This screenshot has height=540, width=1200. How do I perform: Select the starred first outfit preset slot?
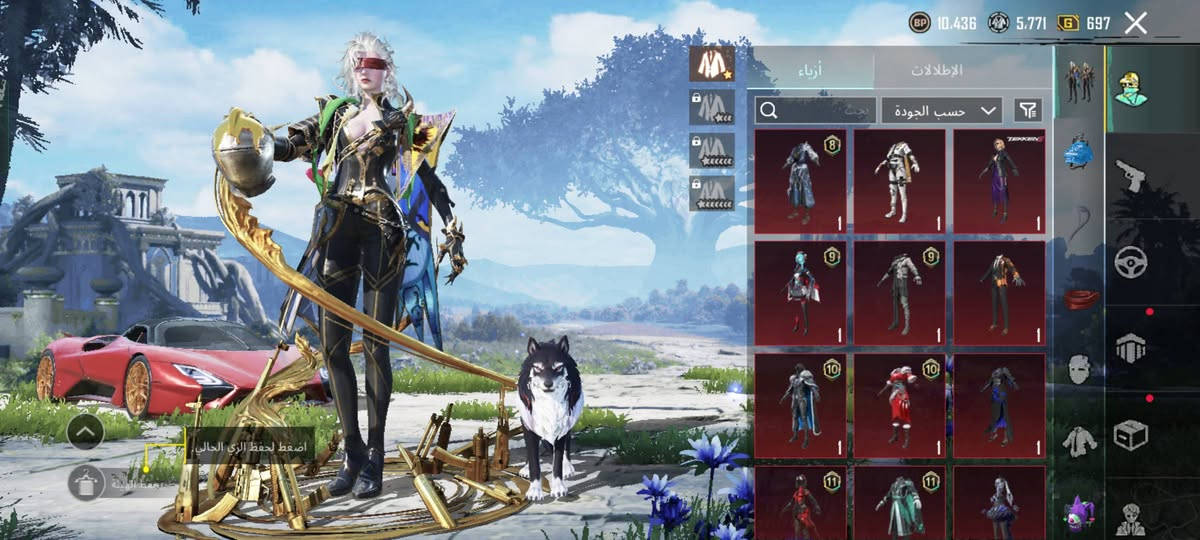(711, 64)
